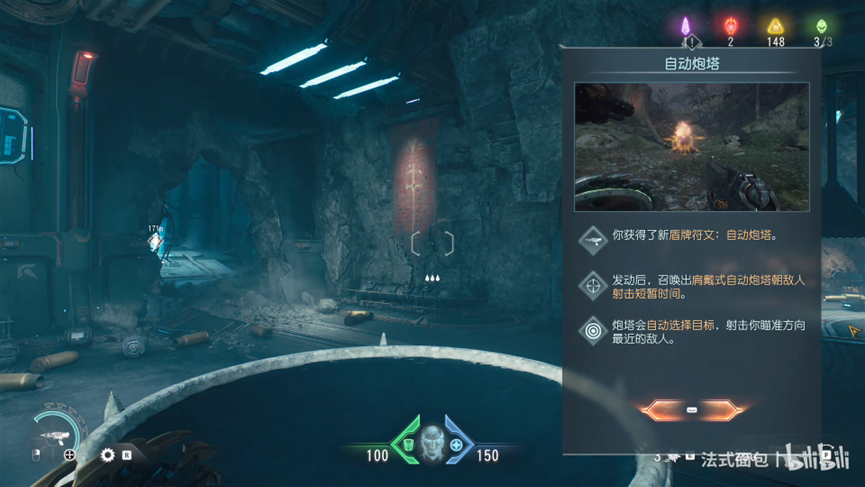
Task: Select the yellow triangle currency icon
Action: pyautogui.click(x=775, y=28)
